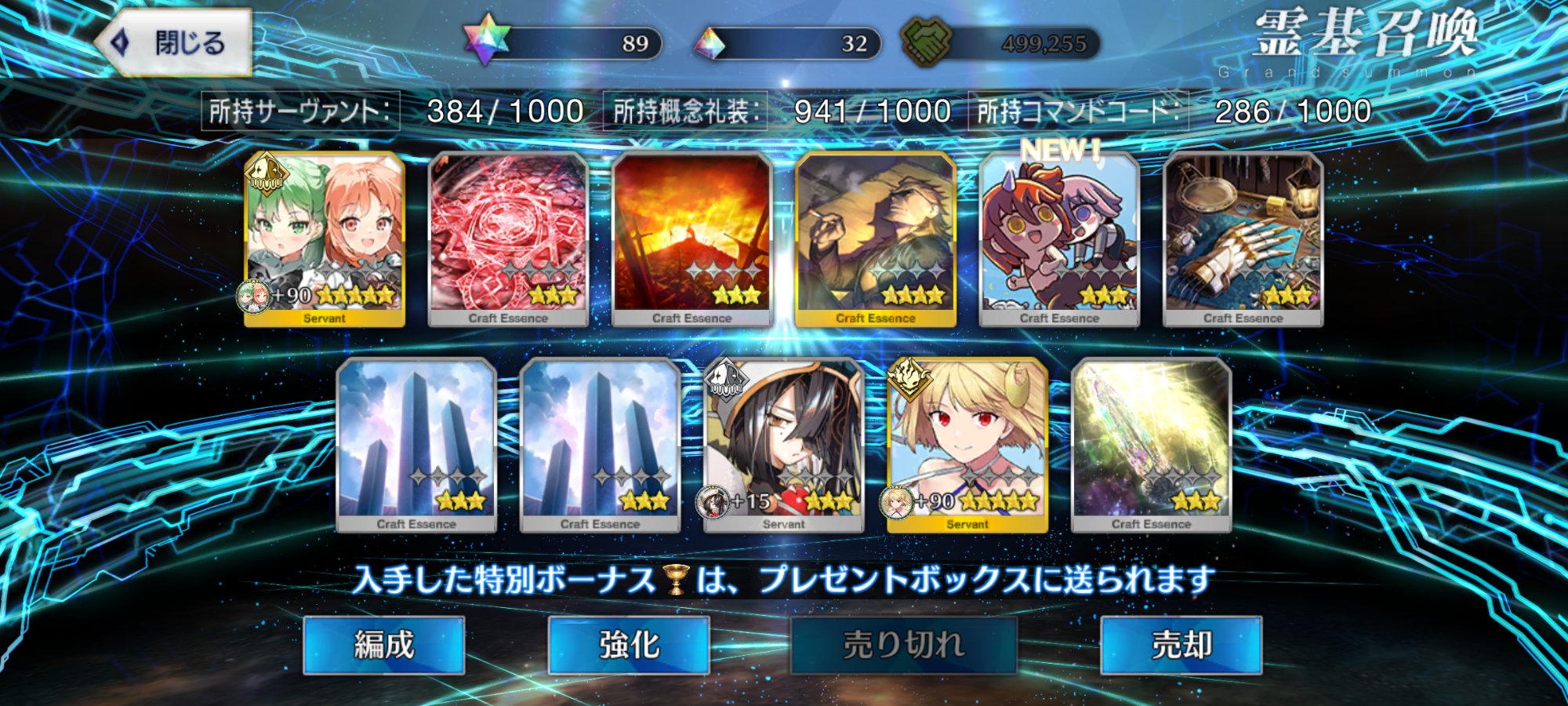
Task: Click the 売り切れ sold out button
Action: 903,645
